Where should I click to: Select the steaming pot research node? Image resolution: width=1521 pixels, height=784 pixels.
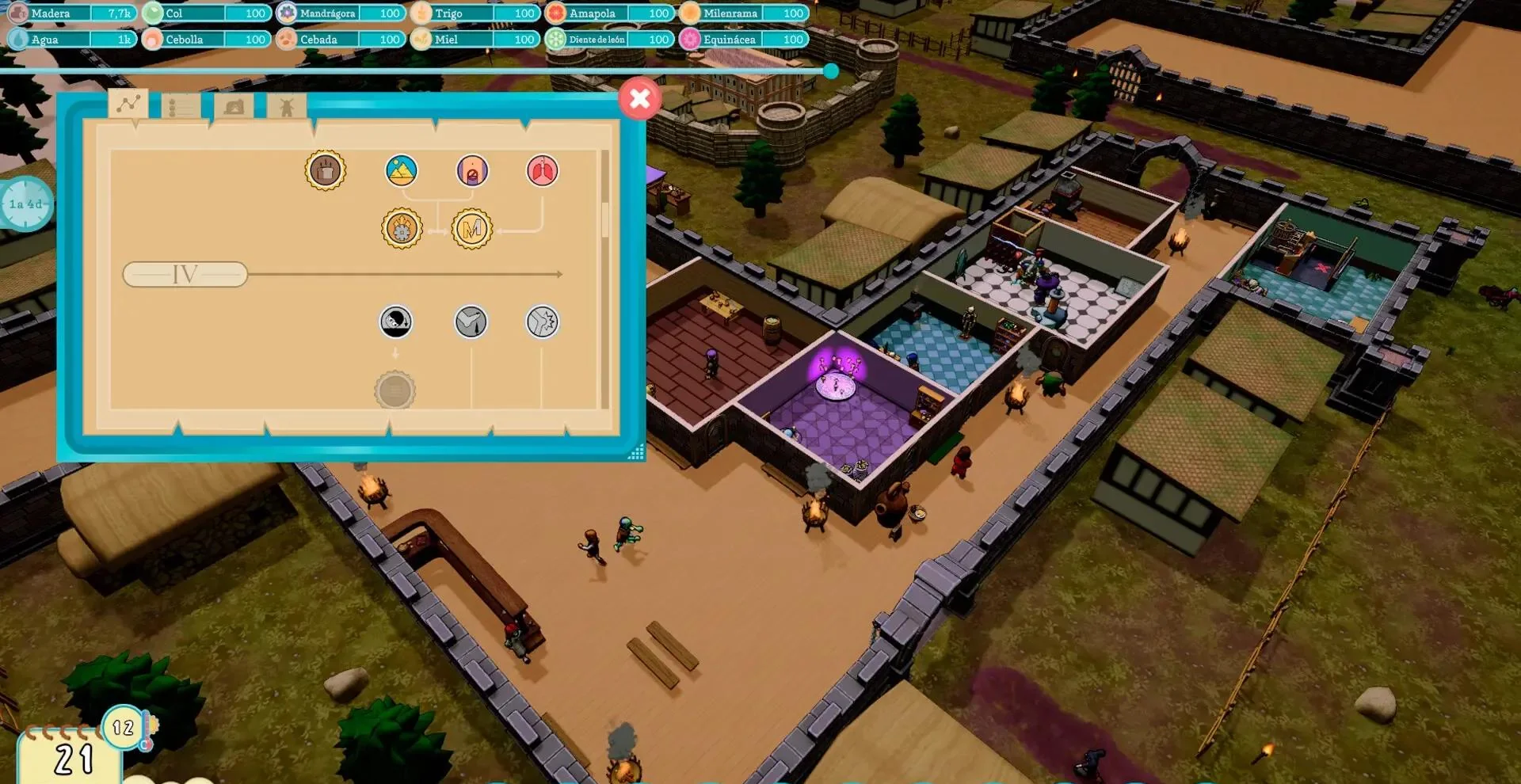[x=326, y=170]
